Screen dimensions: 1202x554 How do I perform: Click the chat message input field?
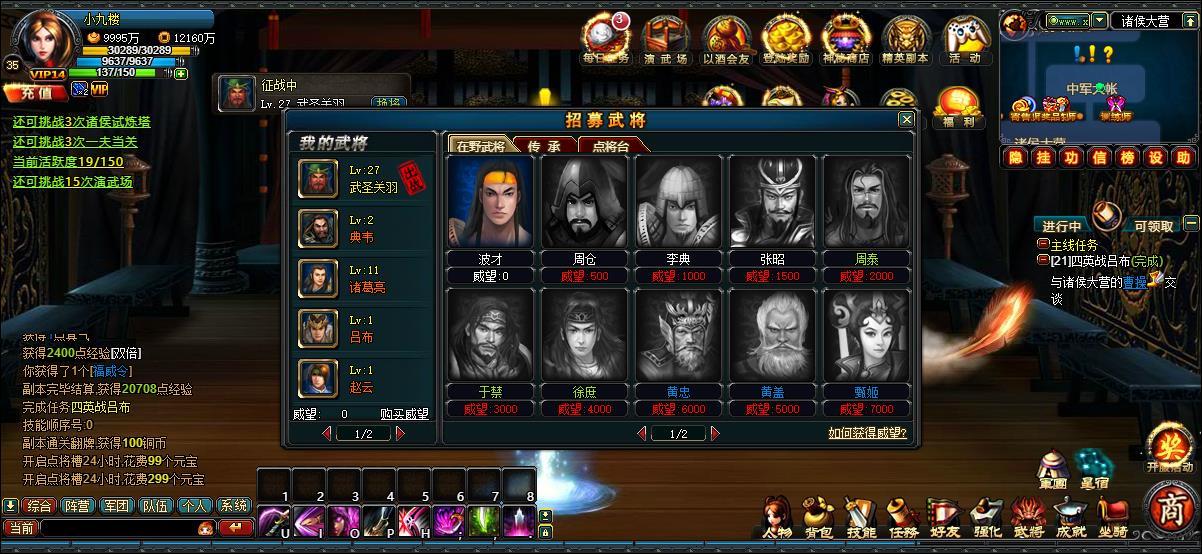(x=118, y=527)
